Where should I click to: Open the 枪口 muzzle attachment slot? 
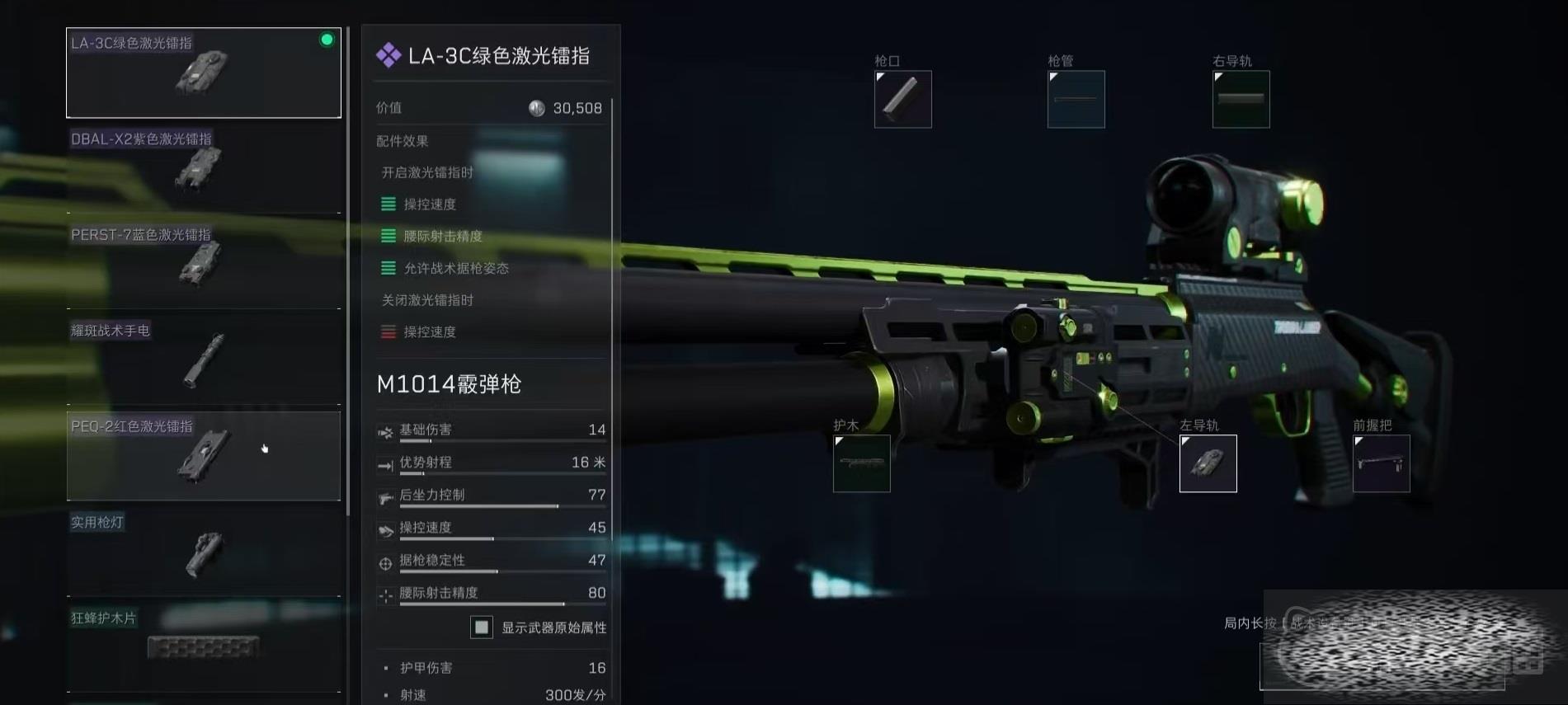902,99
